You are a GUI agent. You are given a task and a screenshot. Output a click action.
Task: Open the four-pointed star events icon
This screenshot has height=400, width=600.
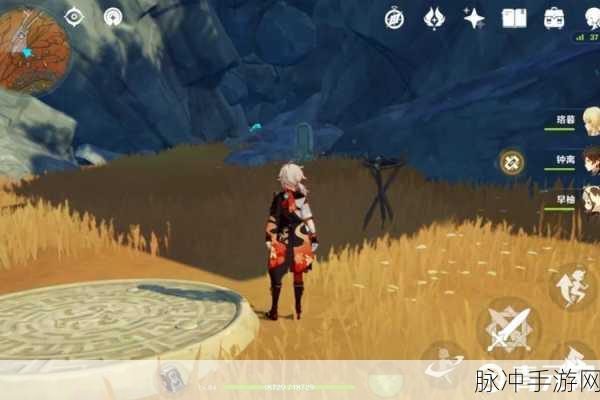473,16
